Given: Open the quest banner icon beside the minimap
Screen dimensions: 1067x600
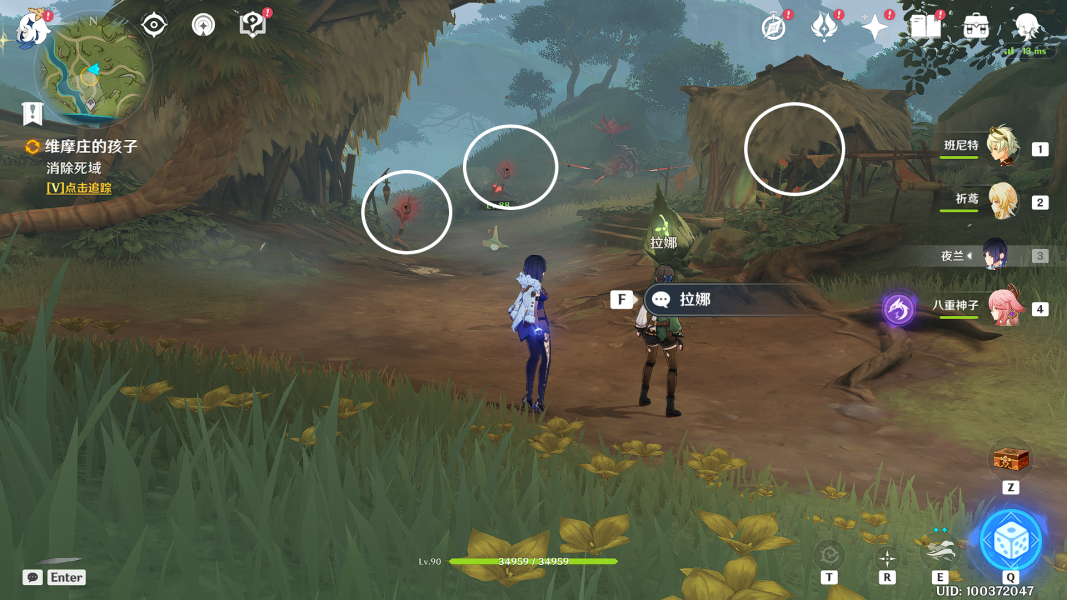Looking at the screenshot, I should click(x=32, y=113).
